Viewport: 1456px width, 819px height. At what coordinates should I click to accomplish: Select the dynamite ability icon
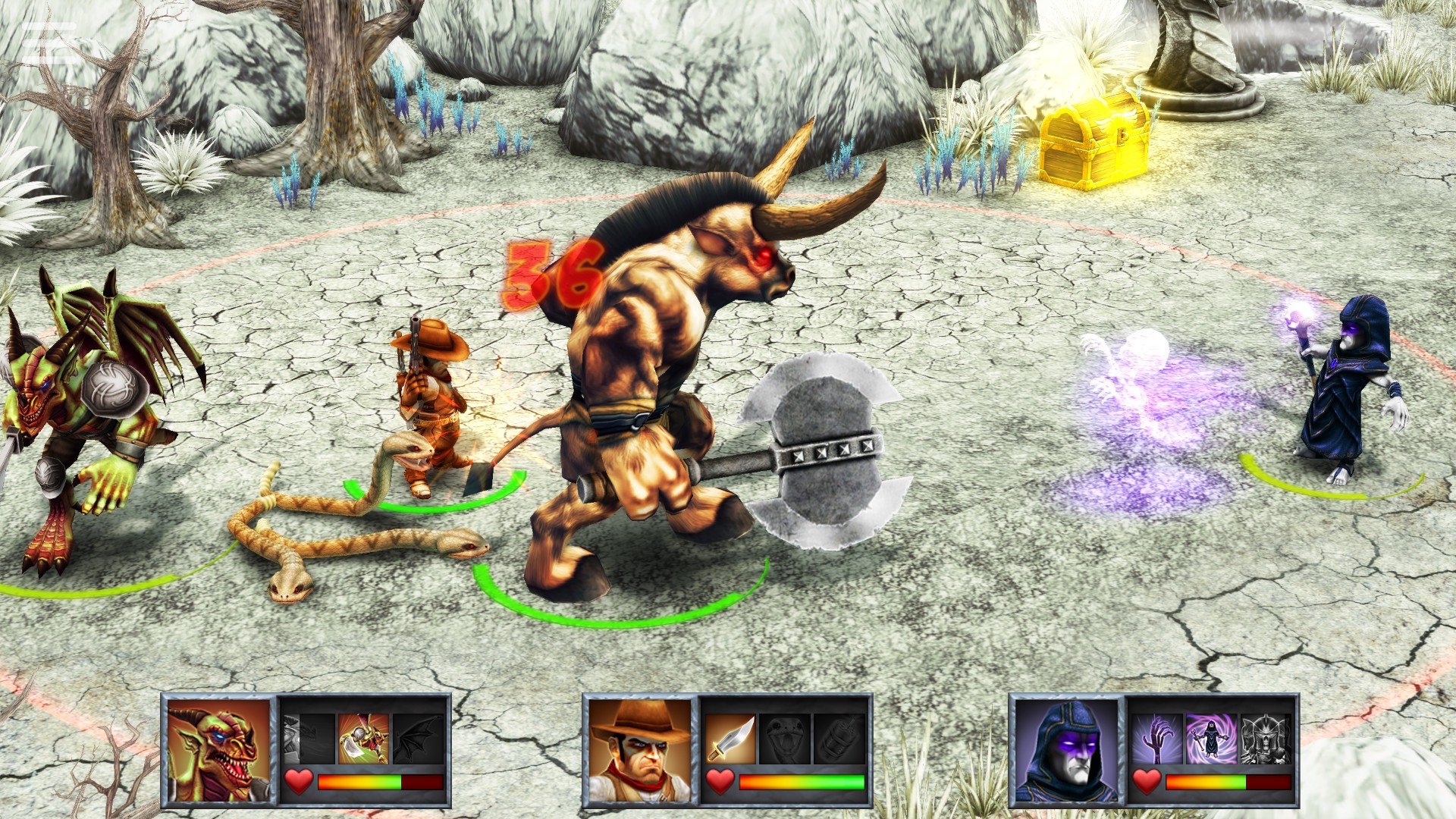pyautogui.click(x=839, y=739)
